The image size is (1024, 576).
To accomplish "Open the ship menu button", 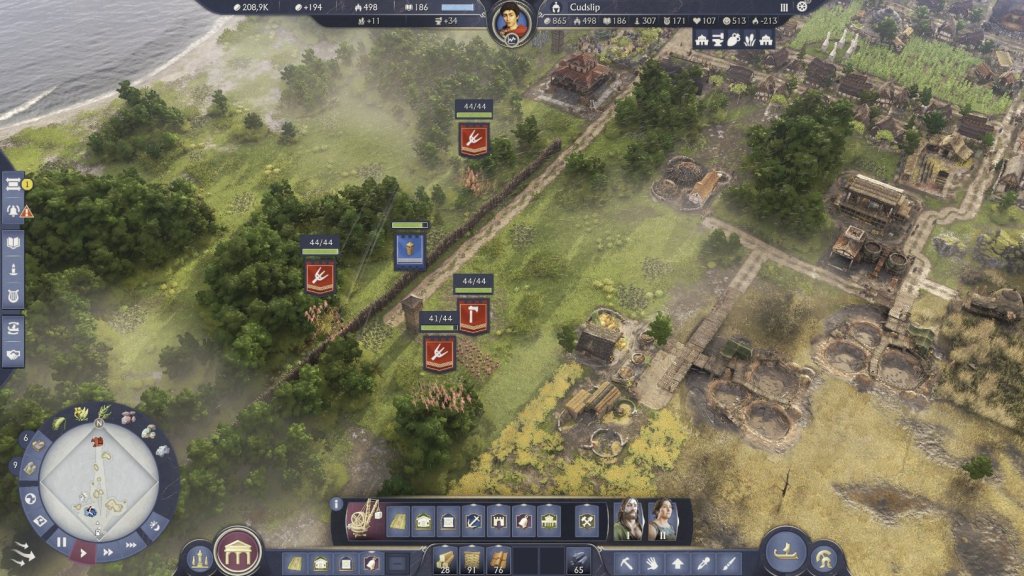I will point(784,551).
